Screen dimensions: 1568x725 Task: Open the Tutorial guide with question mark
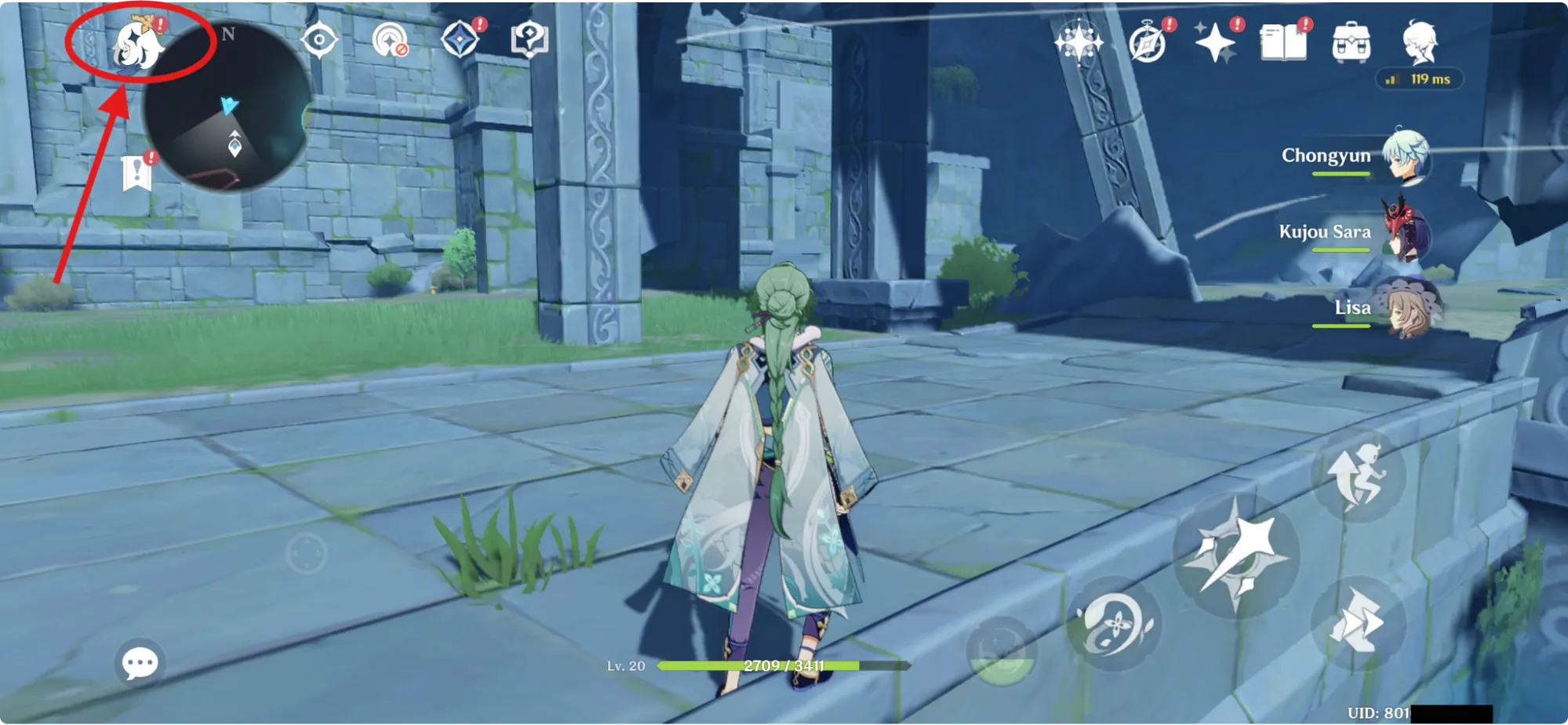(529, 39)
